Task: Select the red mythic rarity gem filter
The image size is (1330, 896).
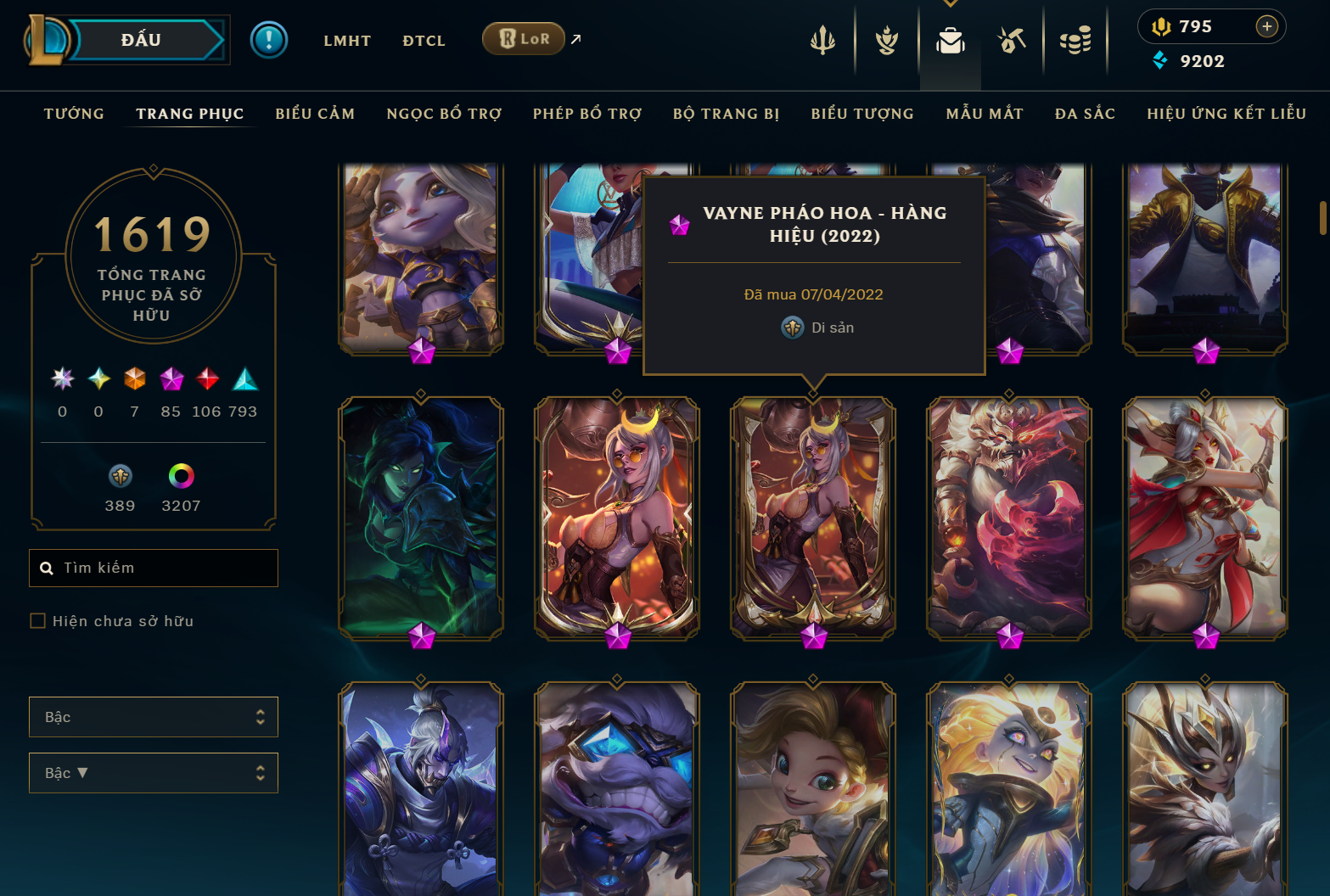Action: click(207, 379)
